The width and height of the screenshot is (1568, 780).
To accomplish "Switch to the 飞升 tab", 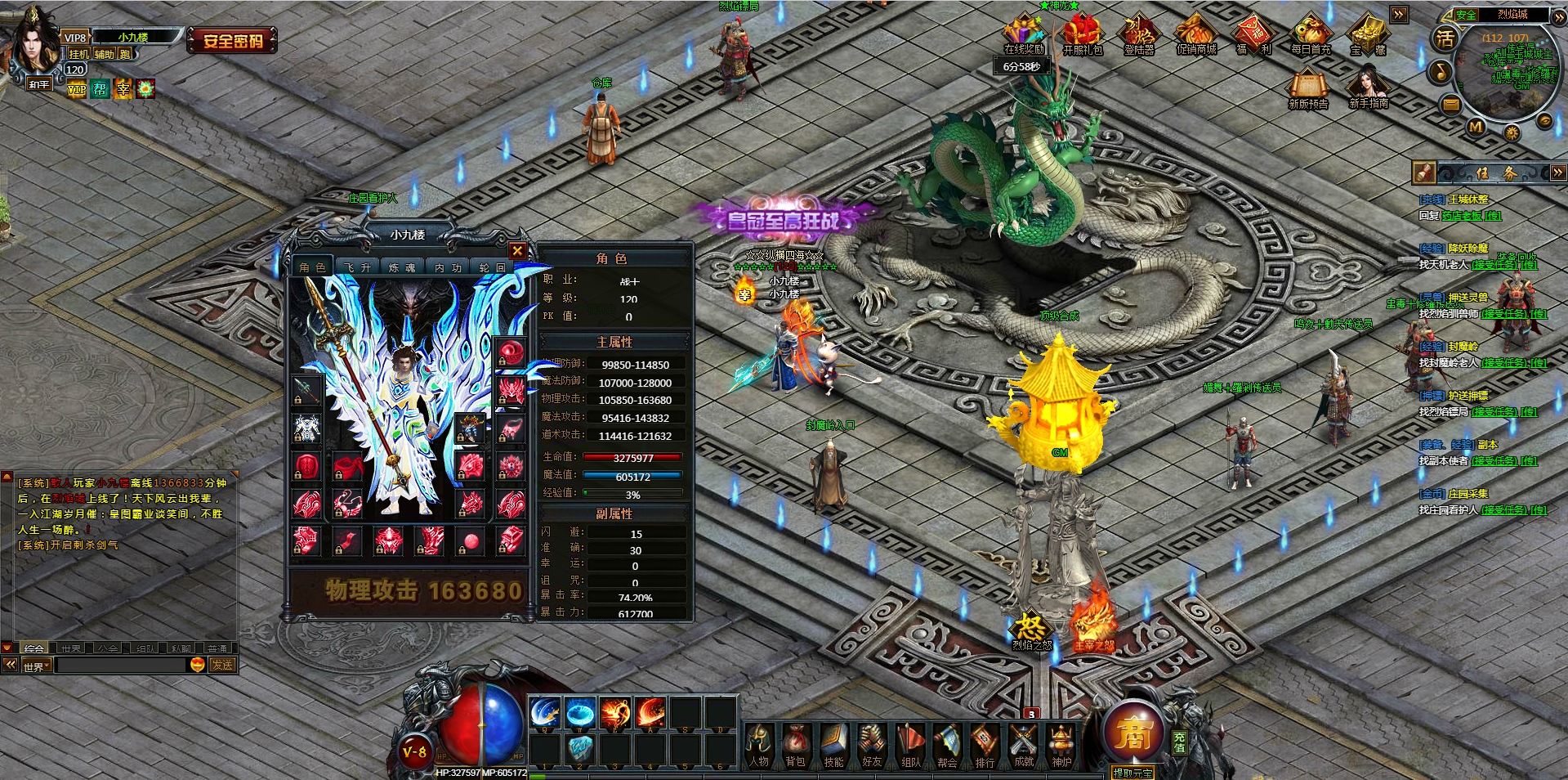I will (357, 267).
